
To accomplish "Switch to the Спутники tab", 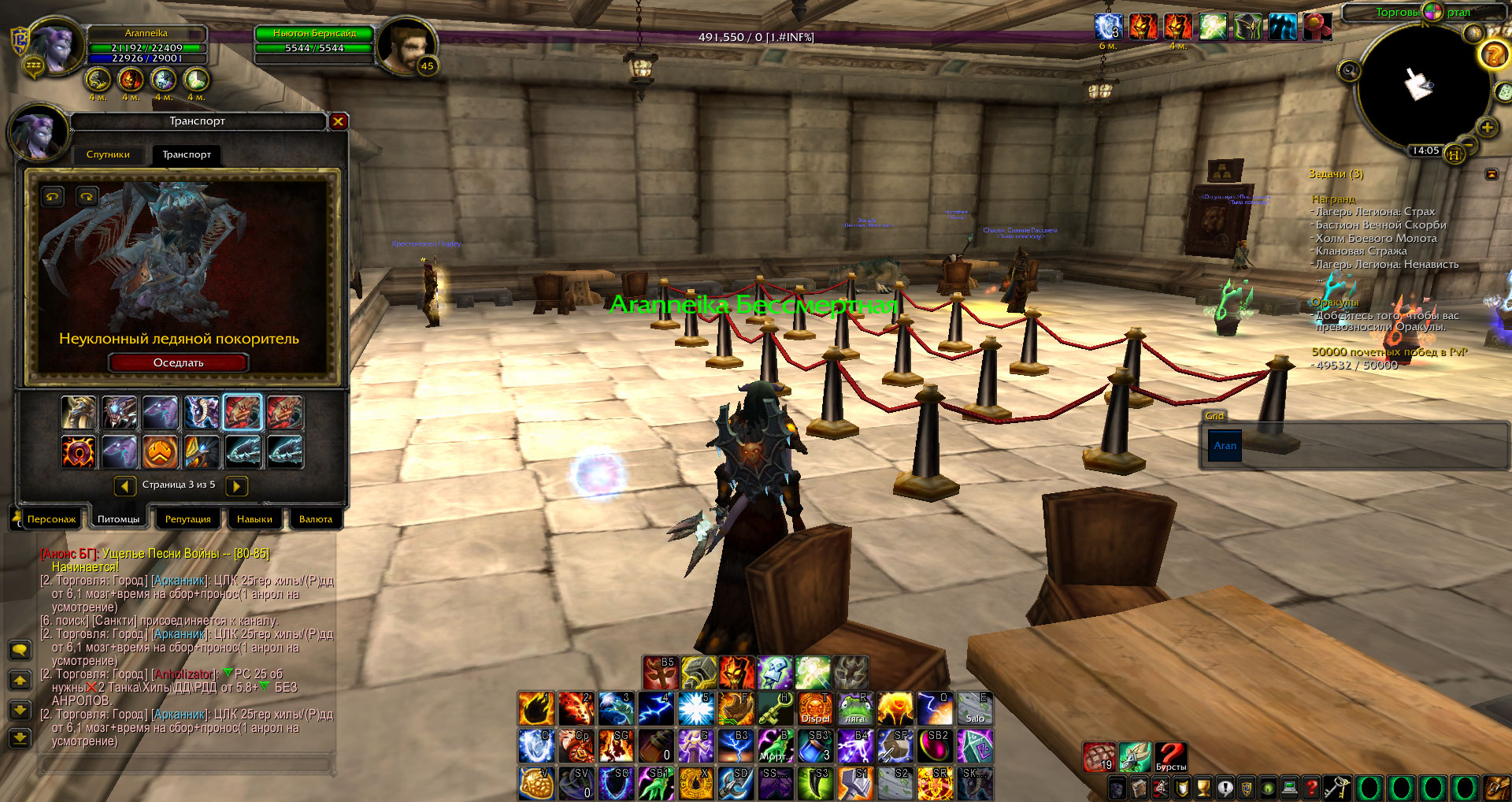I will 108,154.
